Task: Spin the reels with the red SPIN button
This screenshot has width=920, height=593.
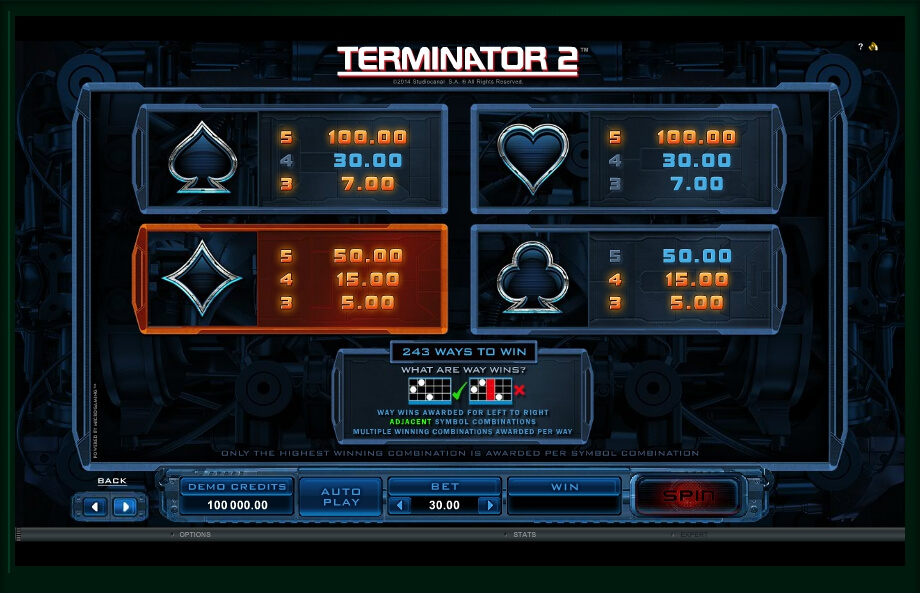Action: 686,495
